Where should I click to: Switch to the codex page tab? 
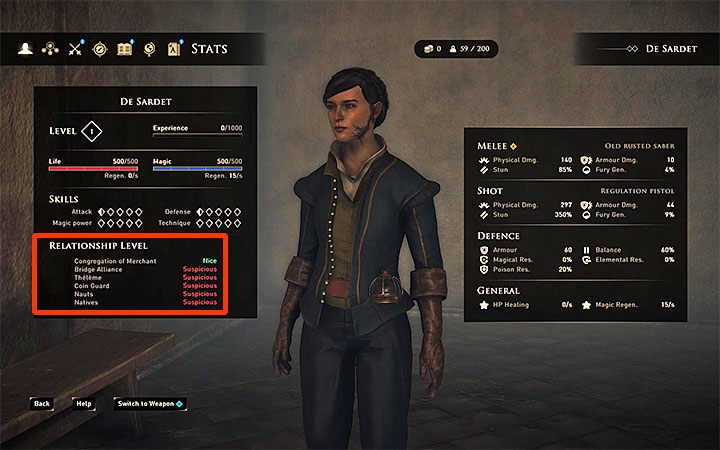click(x=174, y=48)
